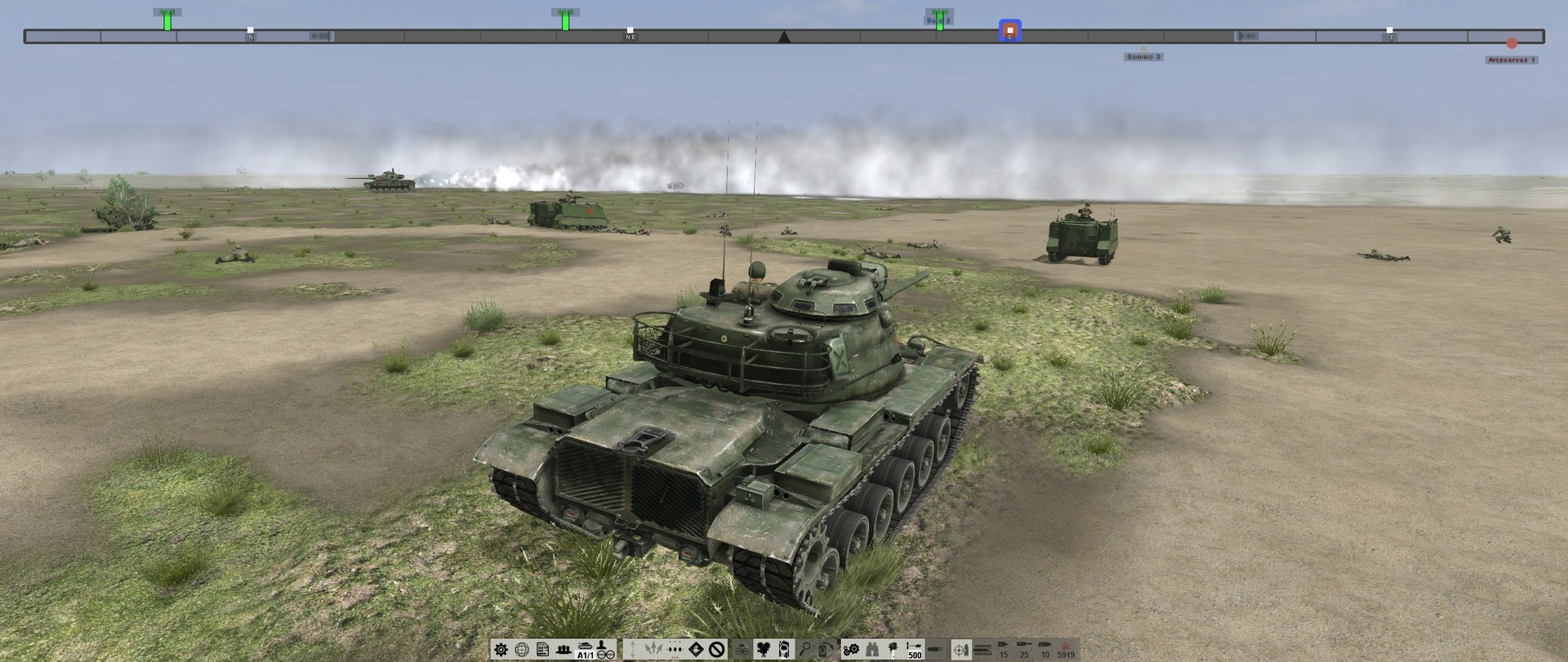Toggle the hold-fire prohibition sign icon
The width and height of the screenshot is (1568, 662).
(x=717, y=649)
